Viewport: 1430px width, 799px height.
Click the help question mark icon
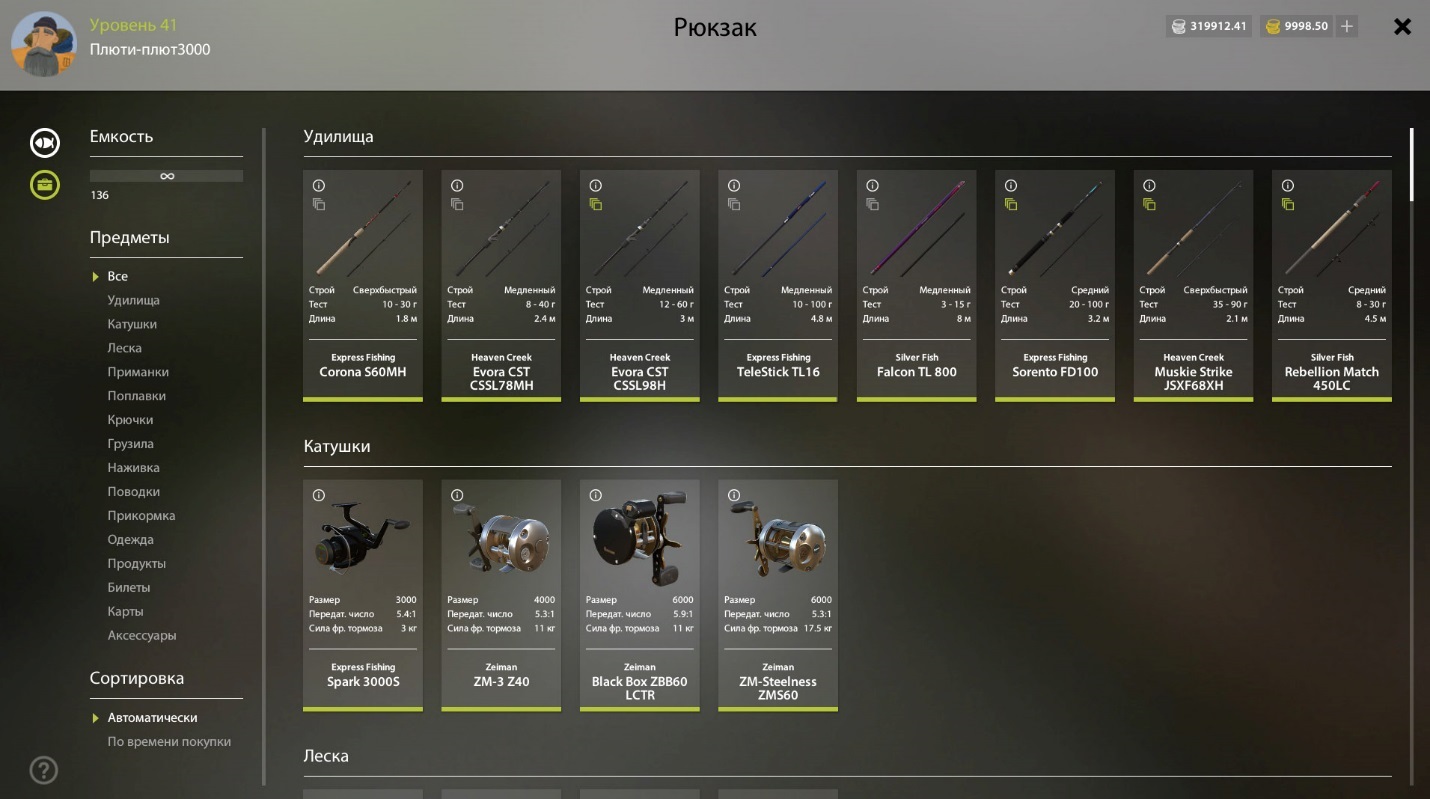(x=44, y=770)
